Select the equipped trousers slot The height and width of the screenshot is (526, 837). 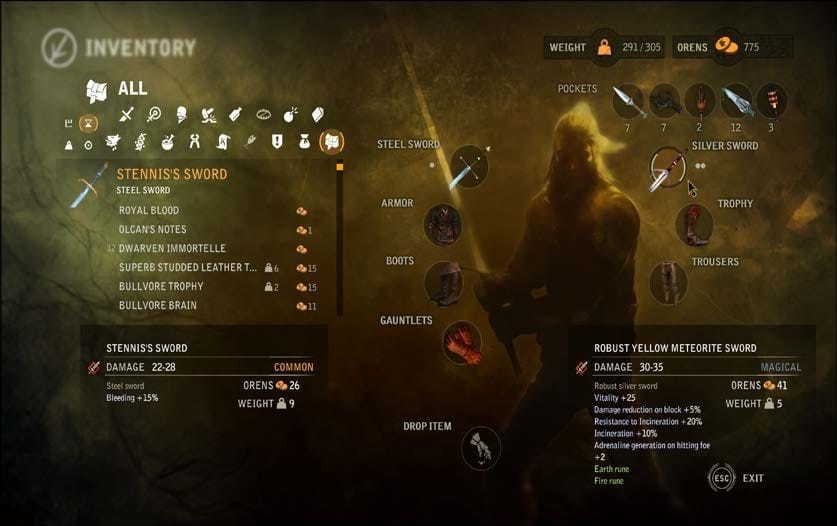click(668, 283)
